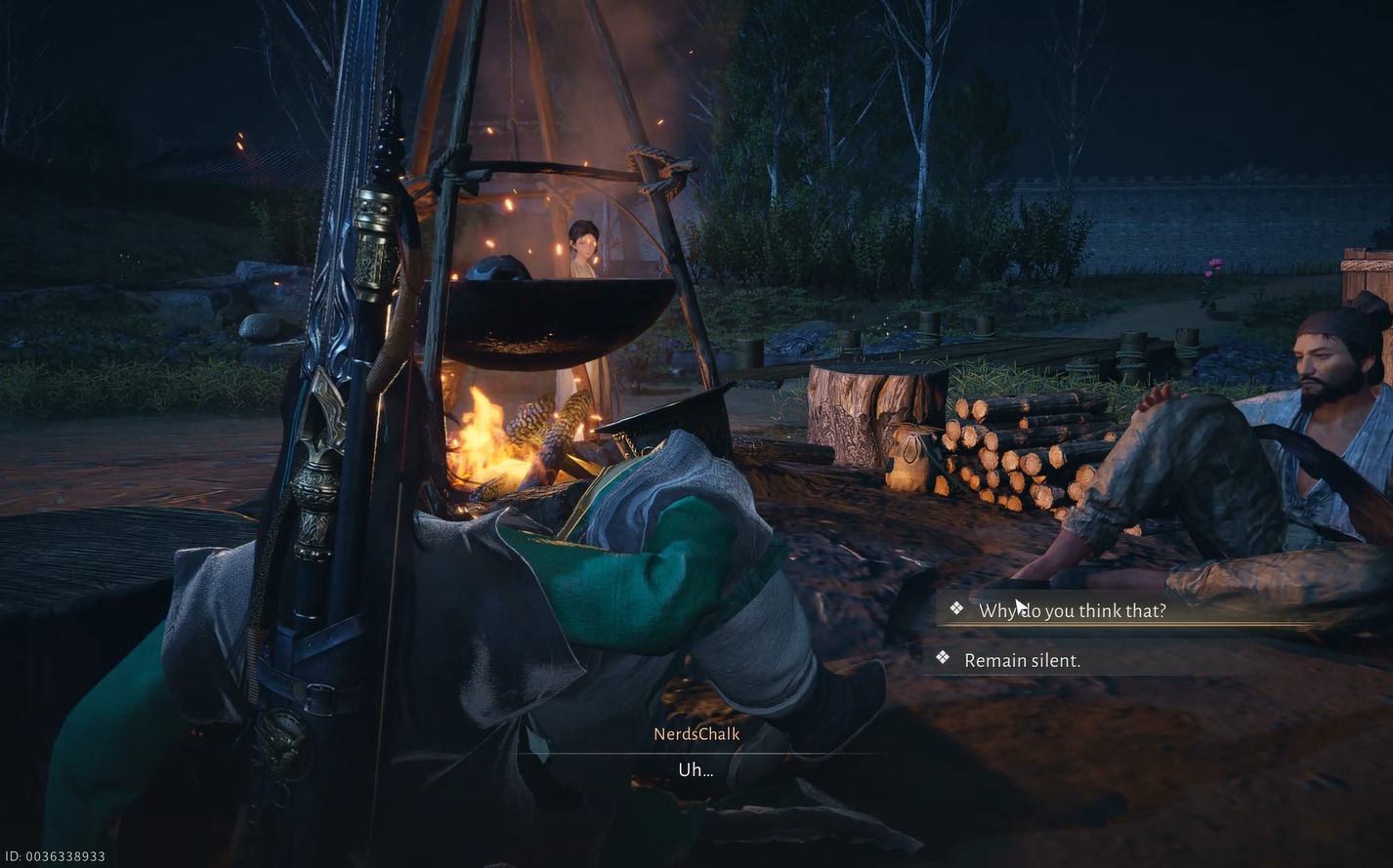This screenshot has height=868, width=1393.
Task: Choose the reply "Why do you think that?"
Action: click(x=1072, y=611)
